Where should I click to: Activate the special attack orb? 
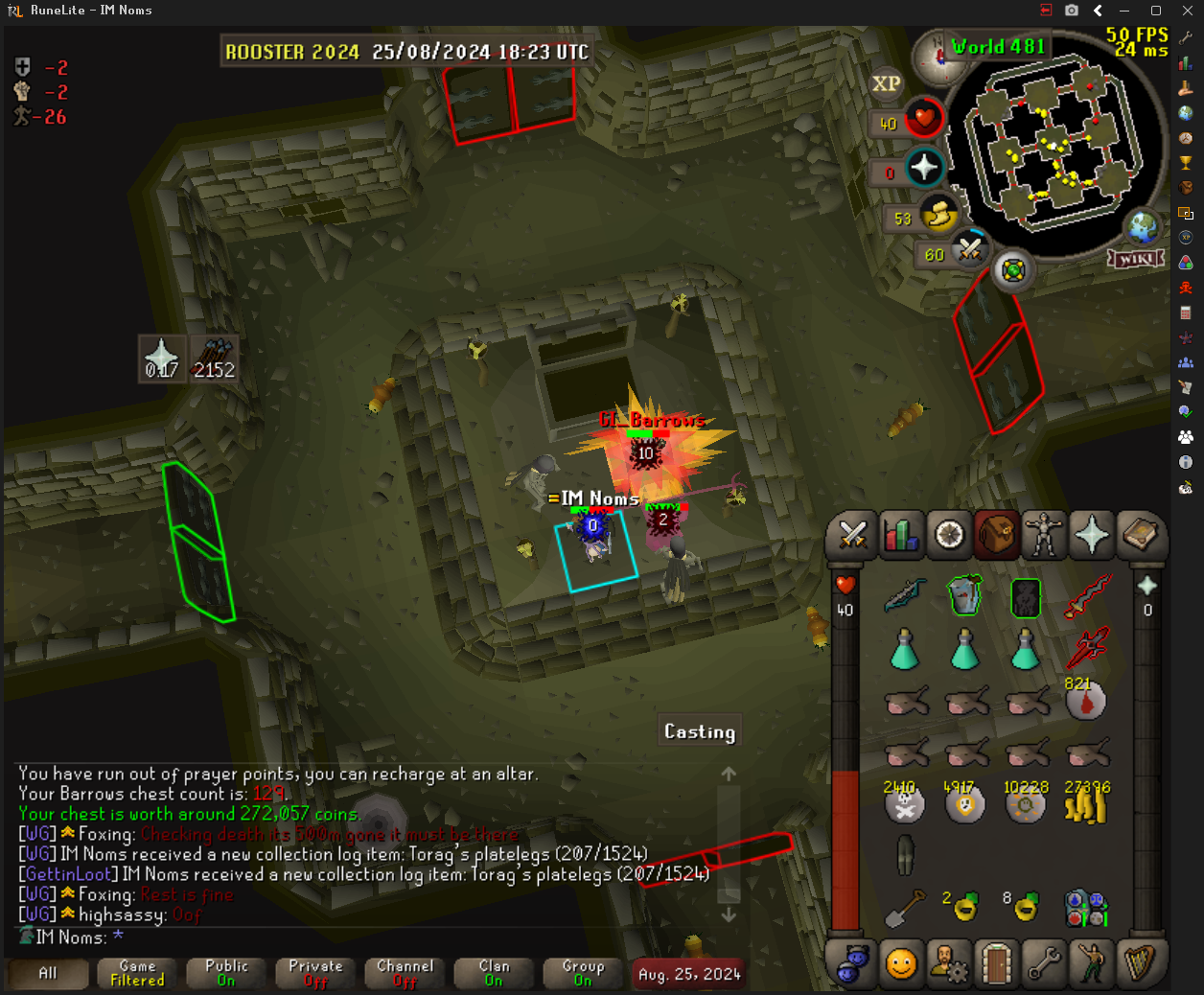pos(969,251)
